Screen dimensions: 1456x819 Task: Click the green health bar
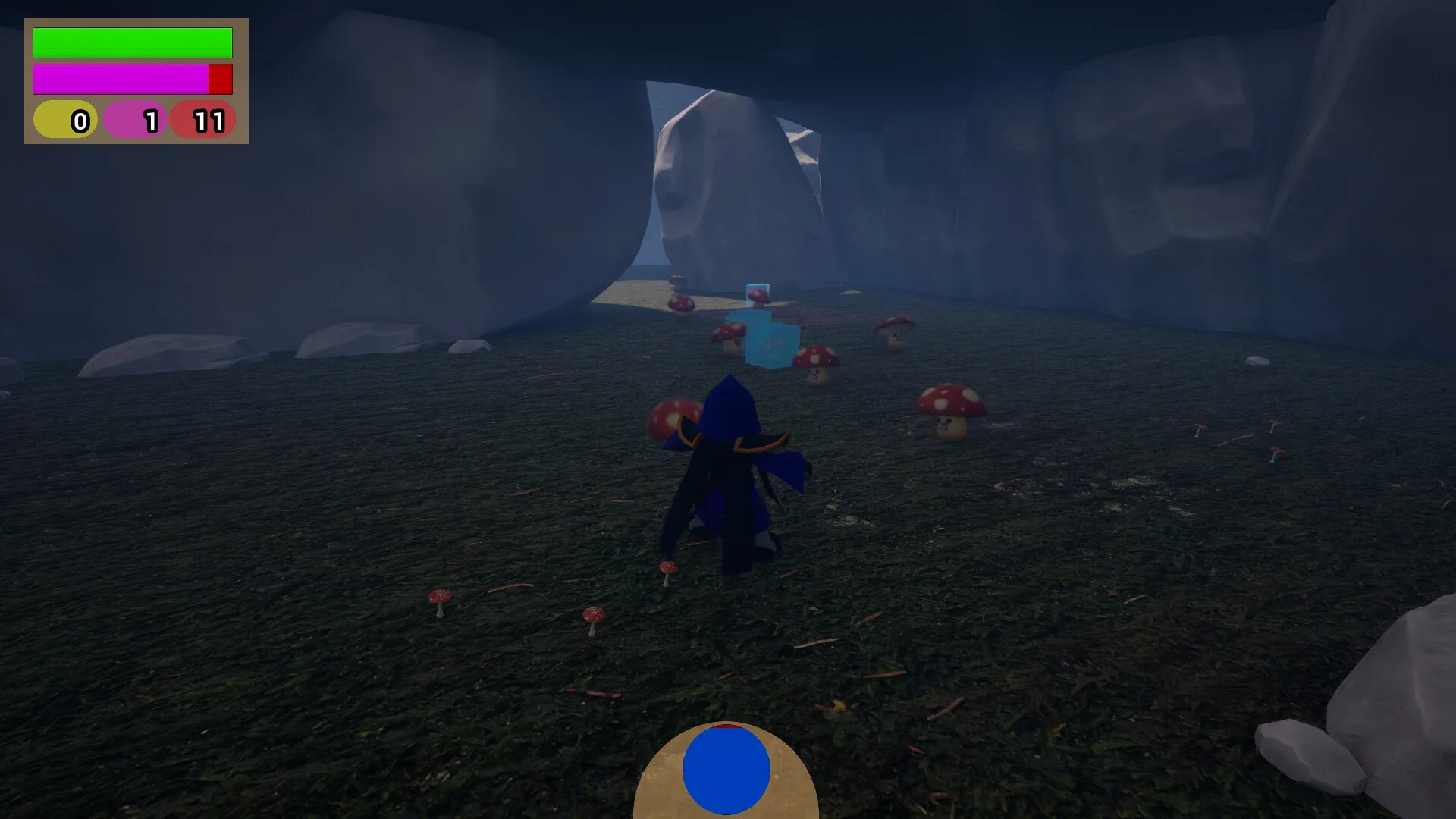coord(131,42)
